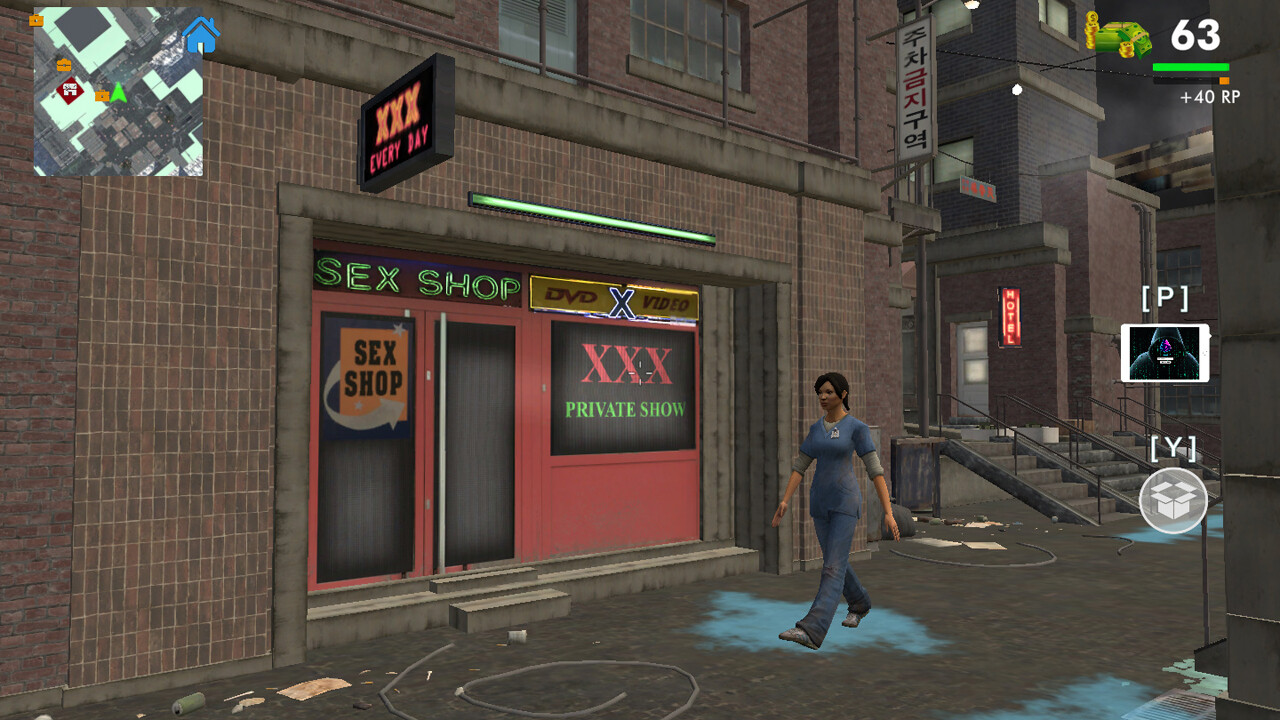
Task: Click the red safe house marker on the minimap
Action: (x=68, y=89)
